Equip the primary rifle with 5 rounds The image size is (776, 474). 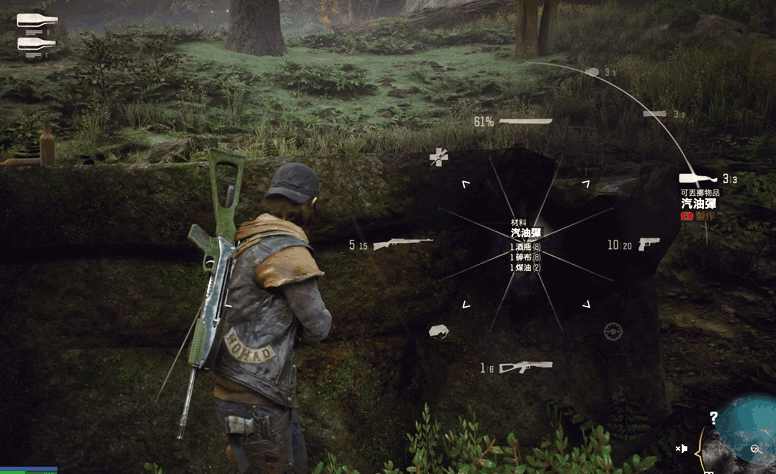402,243
